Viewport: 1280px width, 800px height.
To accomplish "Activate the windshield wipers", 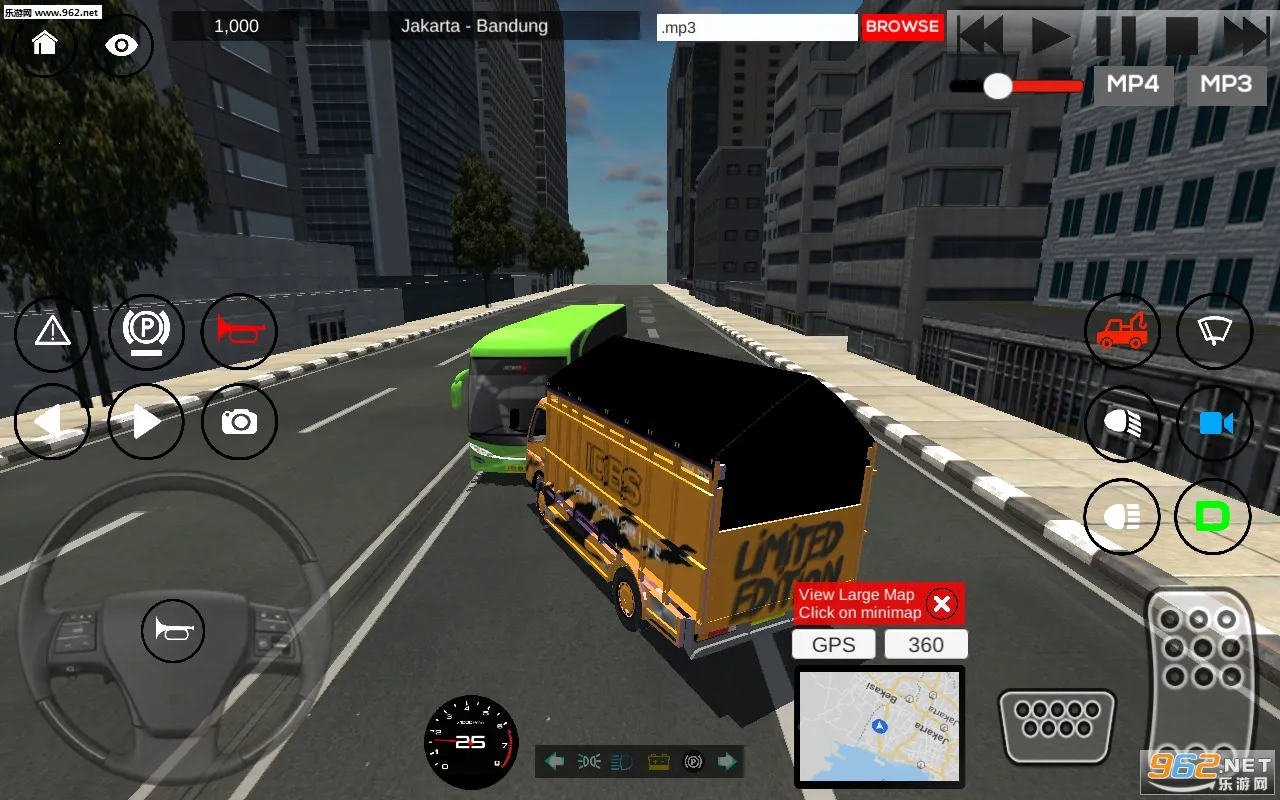I will coord(1214,331).
